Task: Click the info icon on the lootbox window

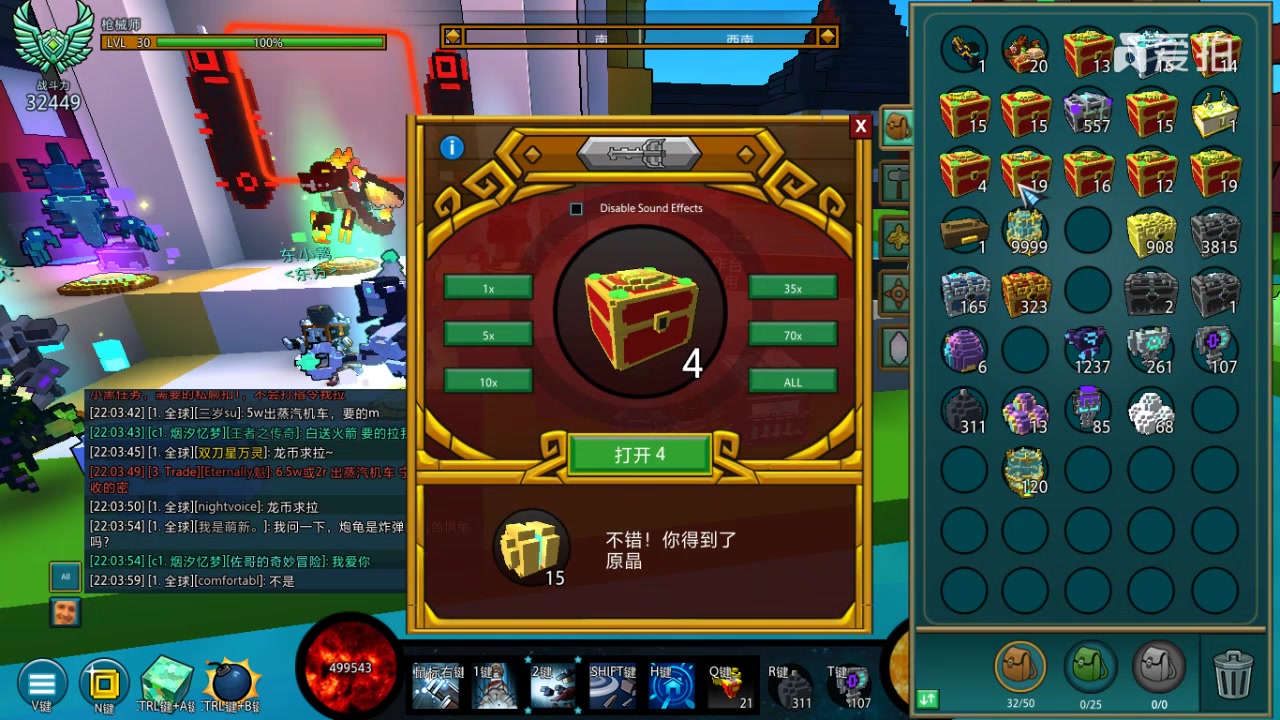Action: tap(451, 147)
